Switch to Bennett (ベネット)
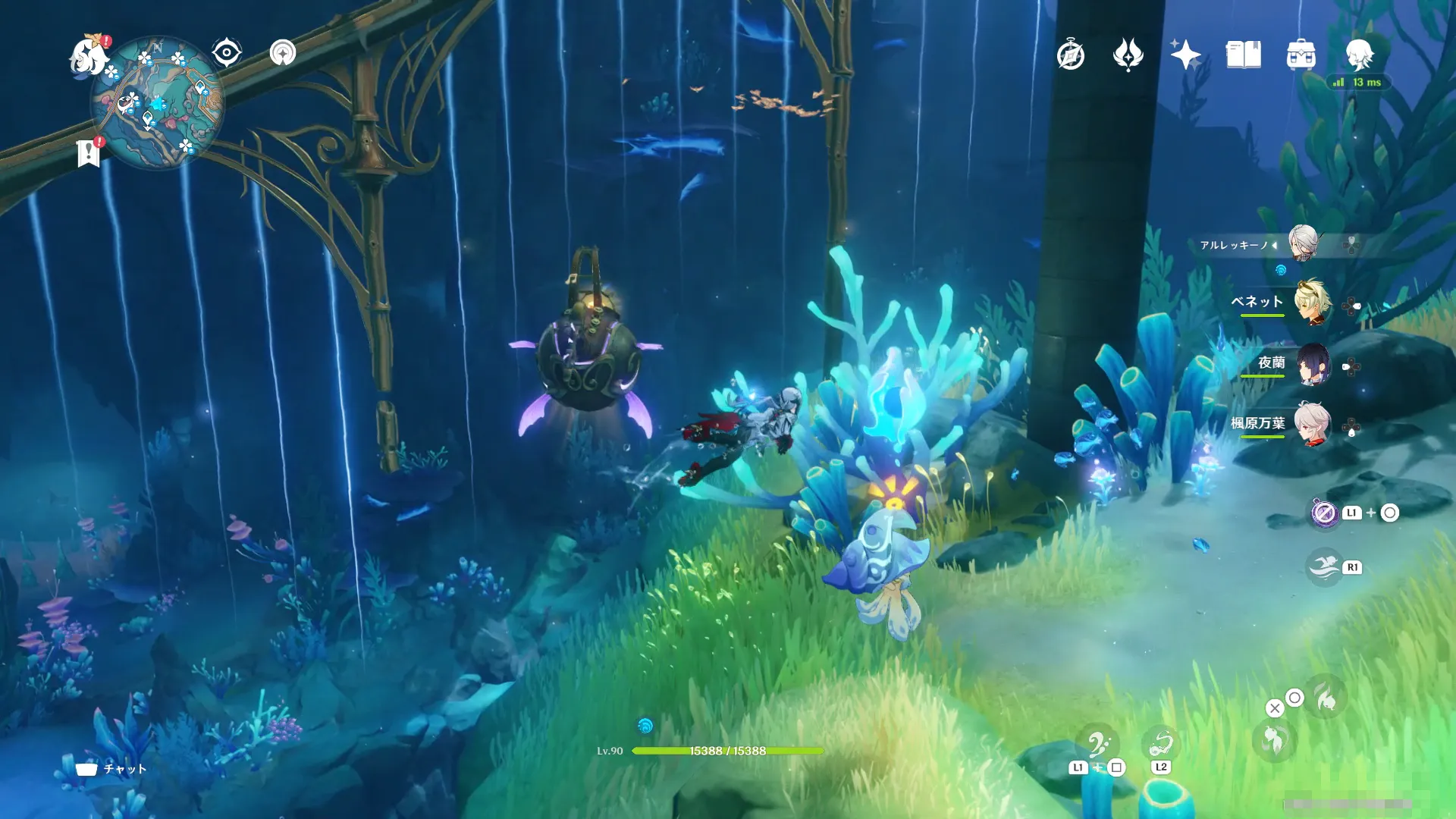Screen dimensions: 1456x819 [1312, 303]
